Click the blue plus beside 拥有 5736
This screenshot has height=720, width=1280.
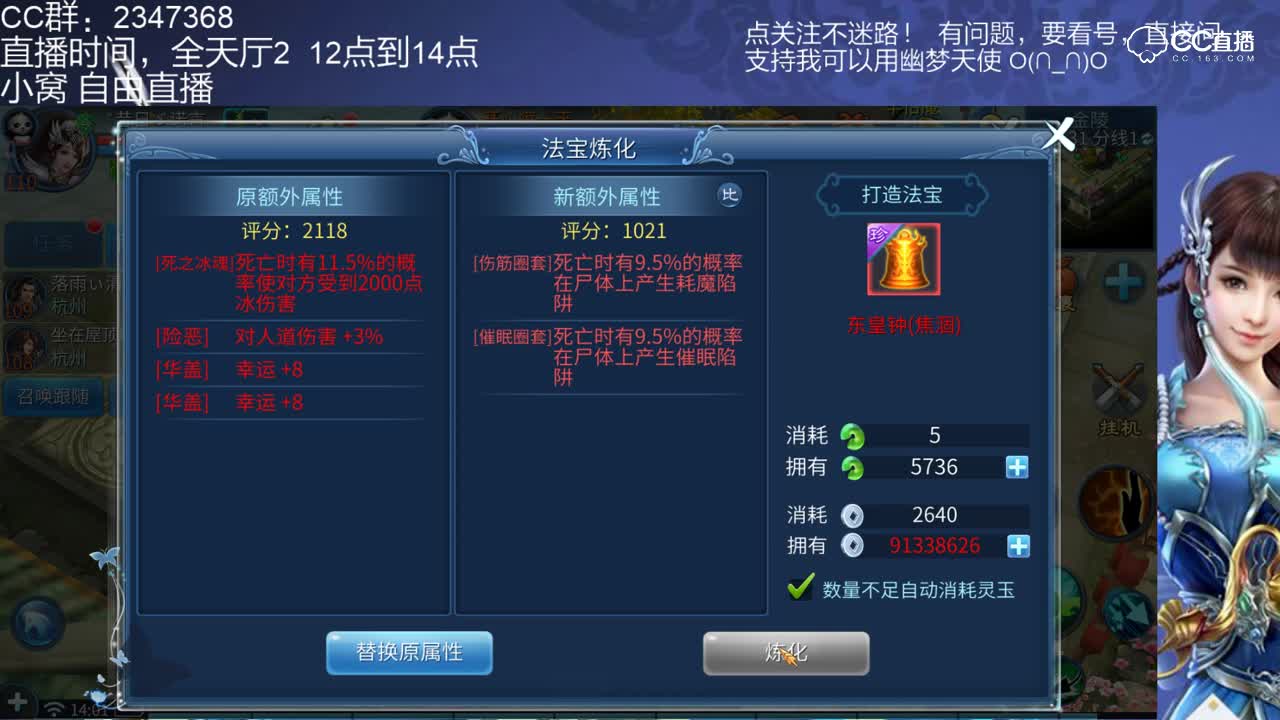[x=1018, y=467]
